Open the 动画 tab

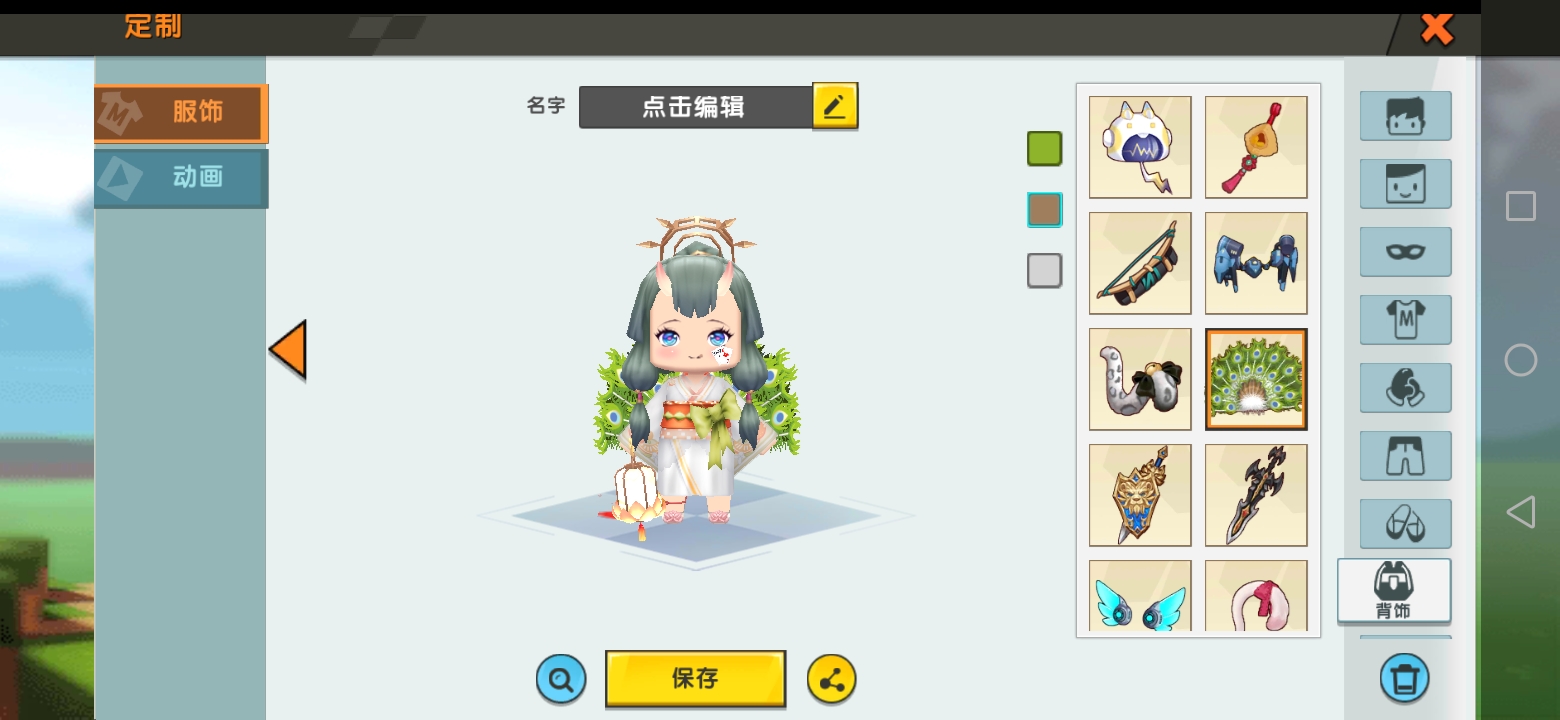[181, 178]
